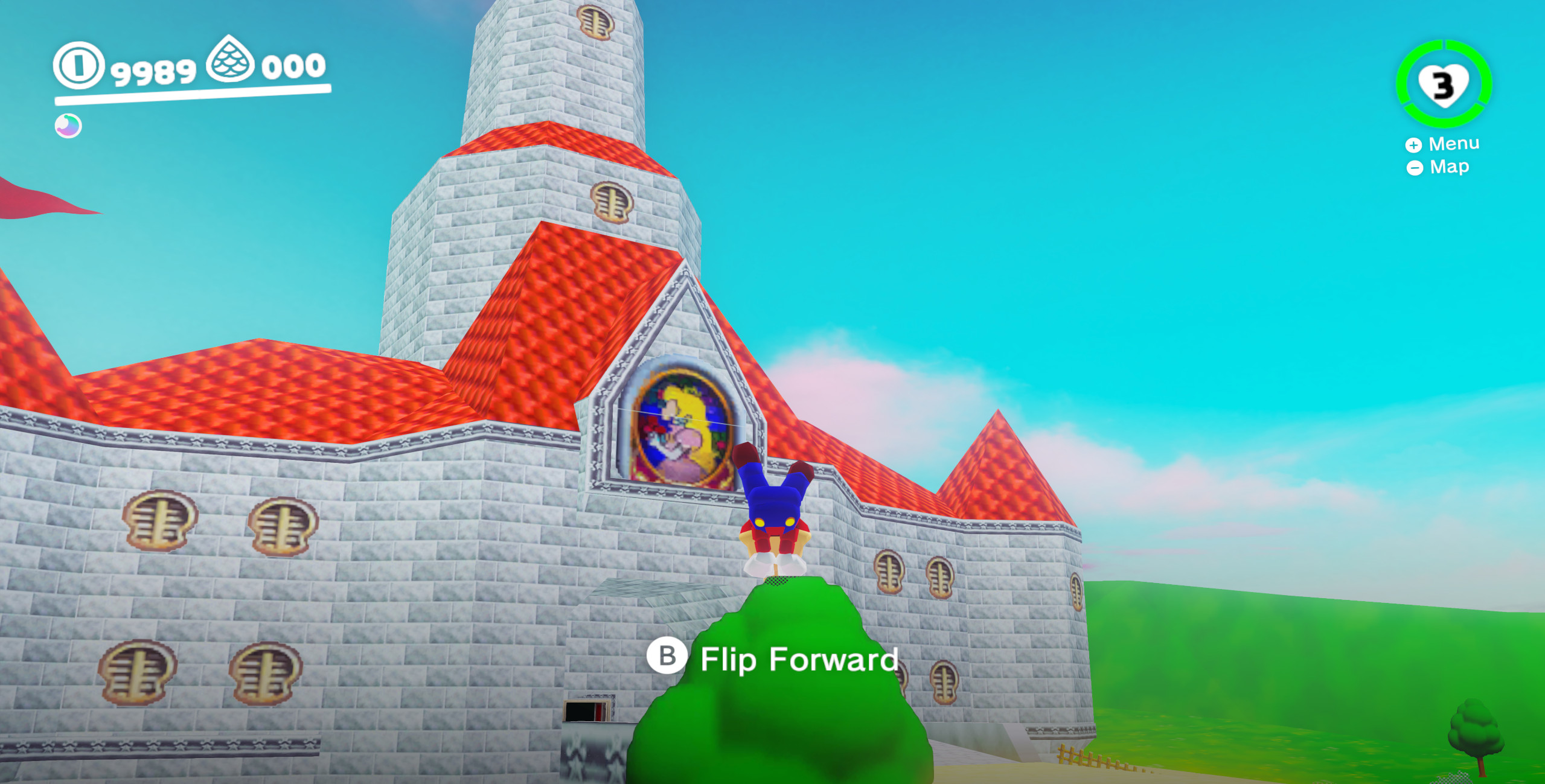Screen dimensions: 1545x784
Task: Click the gold coin counter icon
Action: (x=77, y=66)
